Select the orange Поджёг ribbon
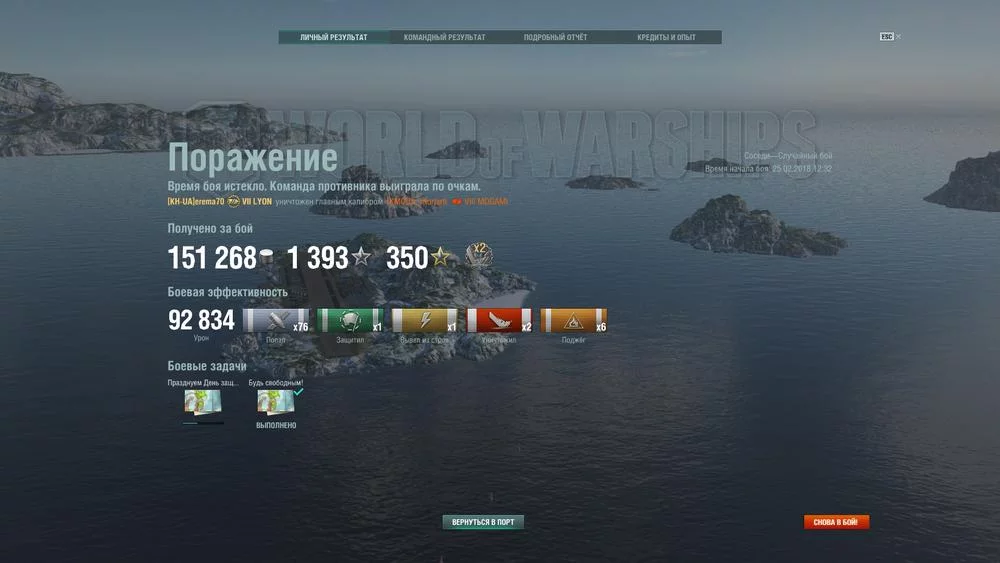Screen dimensions: 1000x563 574,321
